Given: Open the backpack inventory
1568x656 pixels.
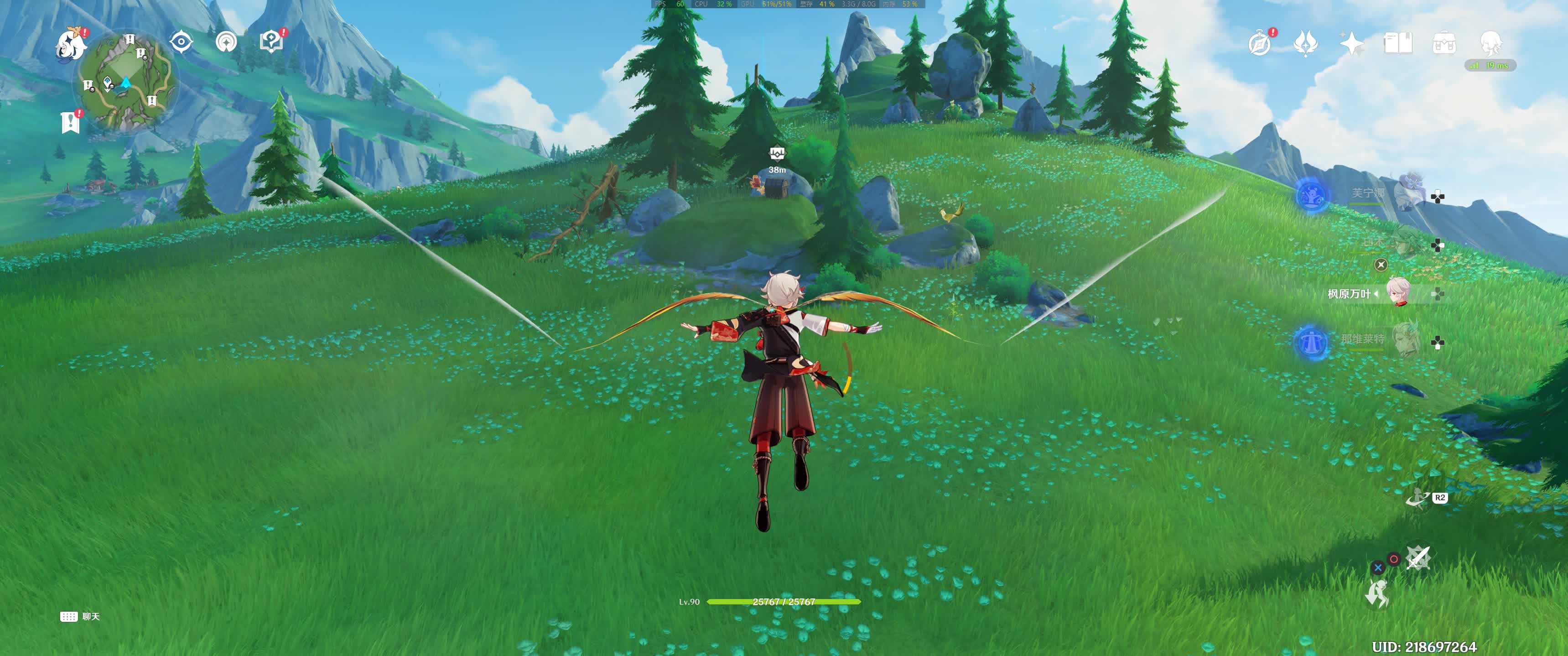Looking at the screenshot, I should click(x=1444, y=43).
